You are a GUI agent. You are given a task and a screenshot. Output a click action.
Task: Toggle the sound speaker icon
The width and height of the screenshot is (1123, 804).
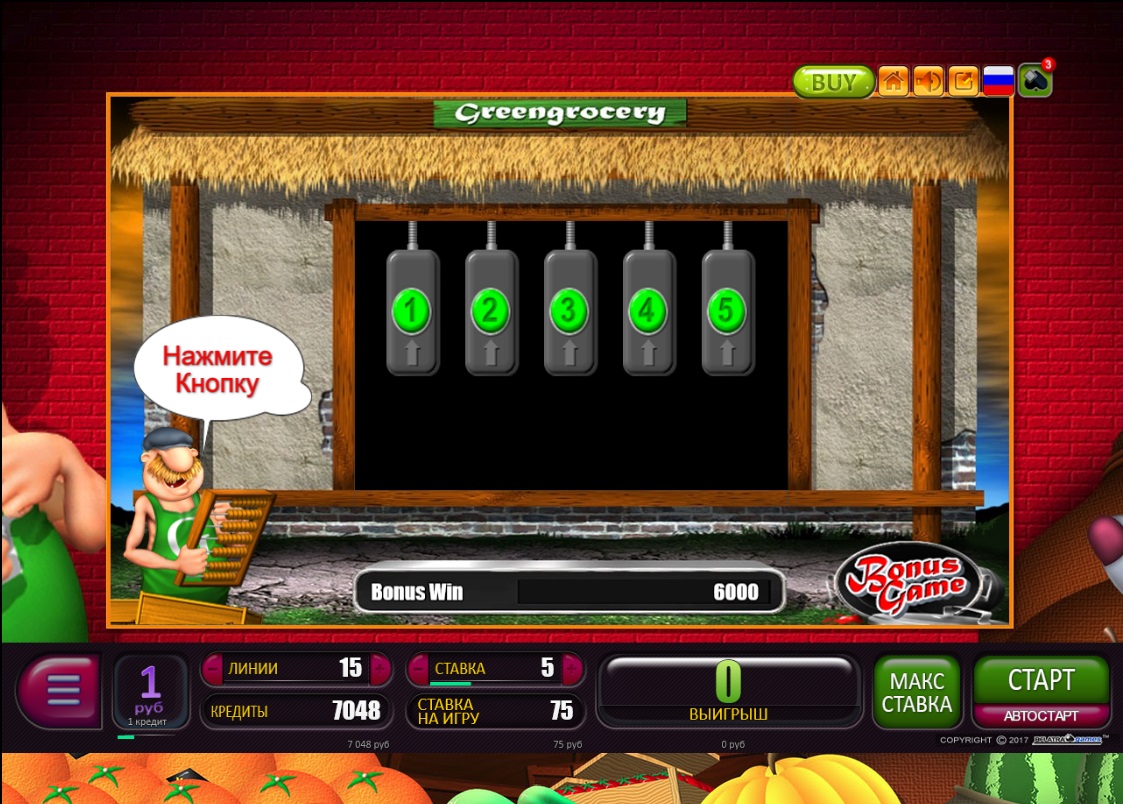928,82
